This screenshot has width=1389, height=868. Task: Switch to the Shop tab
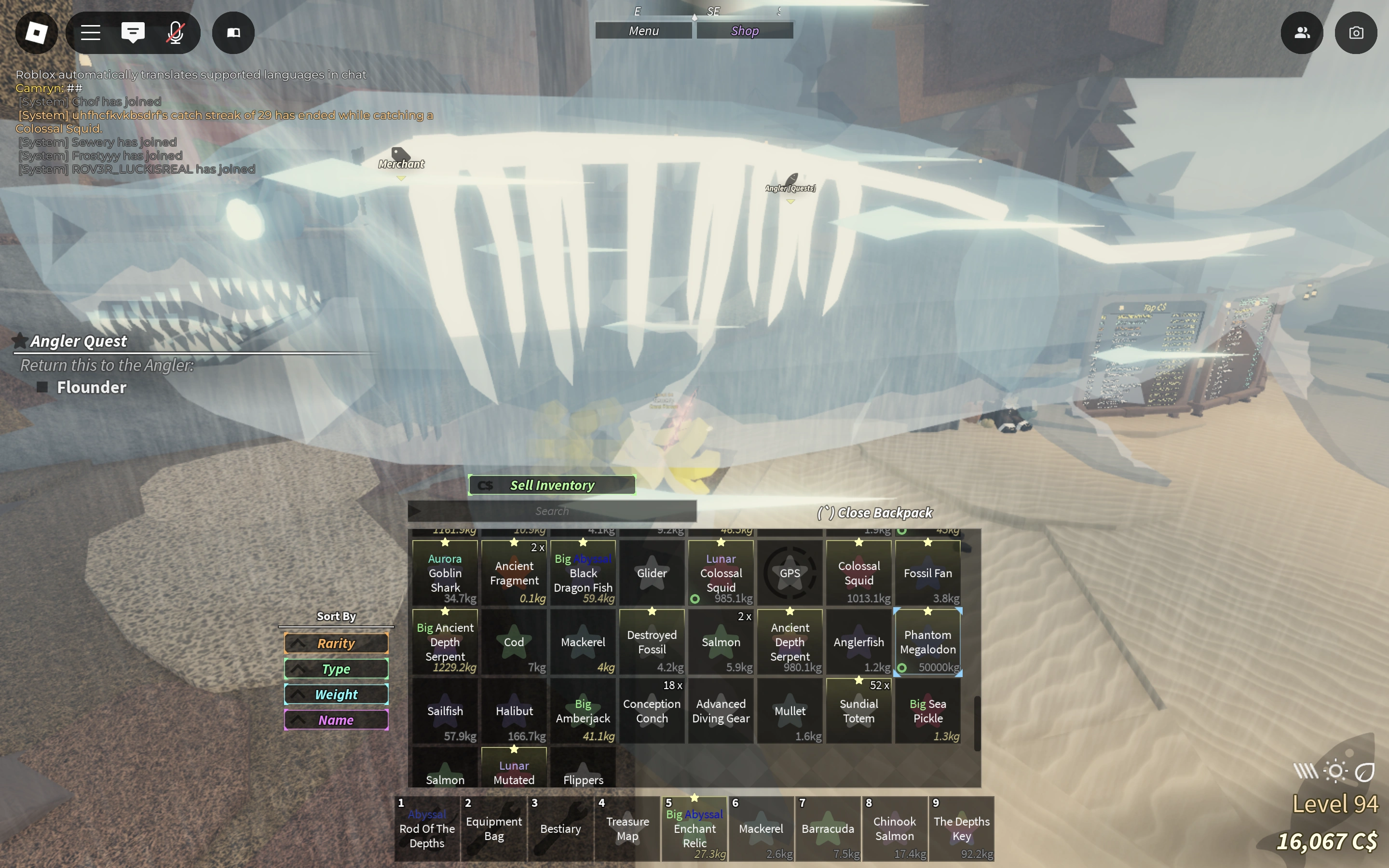point(745,30)
